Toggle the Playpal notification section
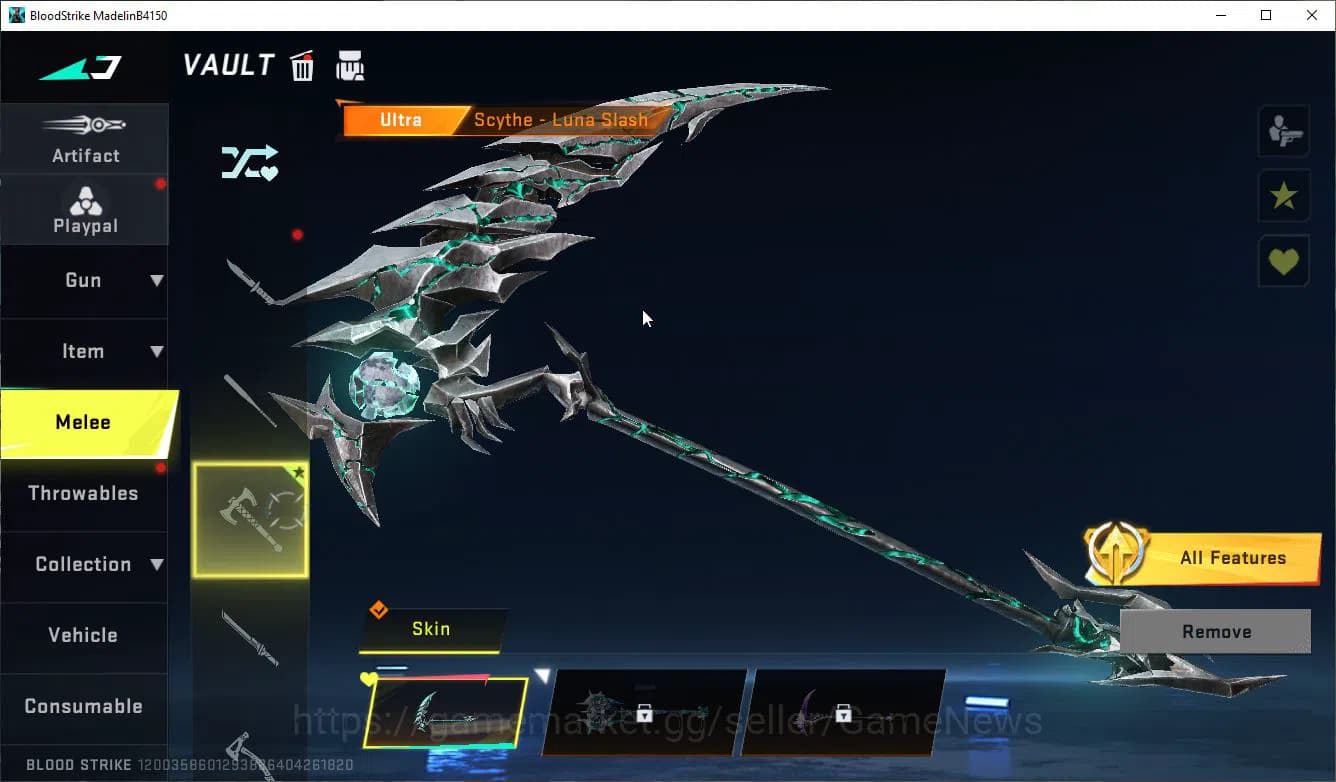Image resolution: width=1336 pixels, height=782 pixels. point(85,209)
